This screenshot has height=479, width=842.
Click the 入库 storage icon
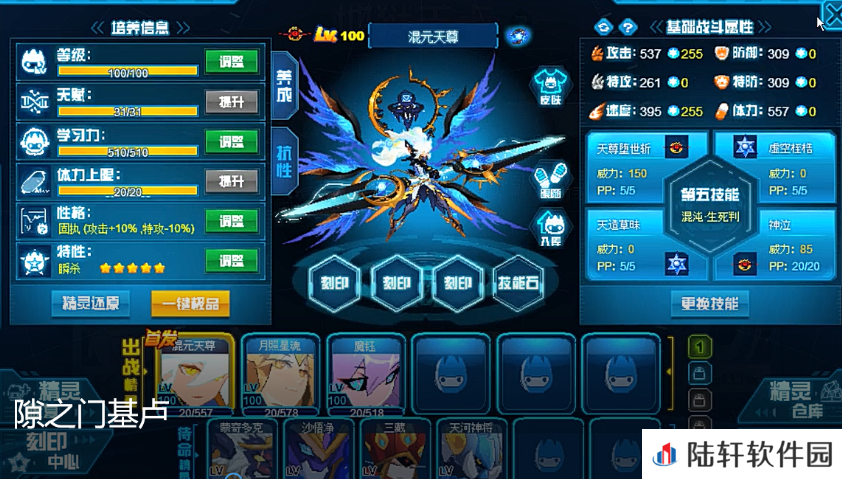pos(549,228)
